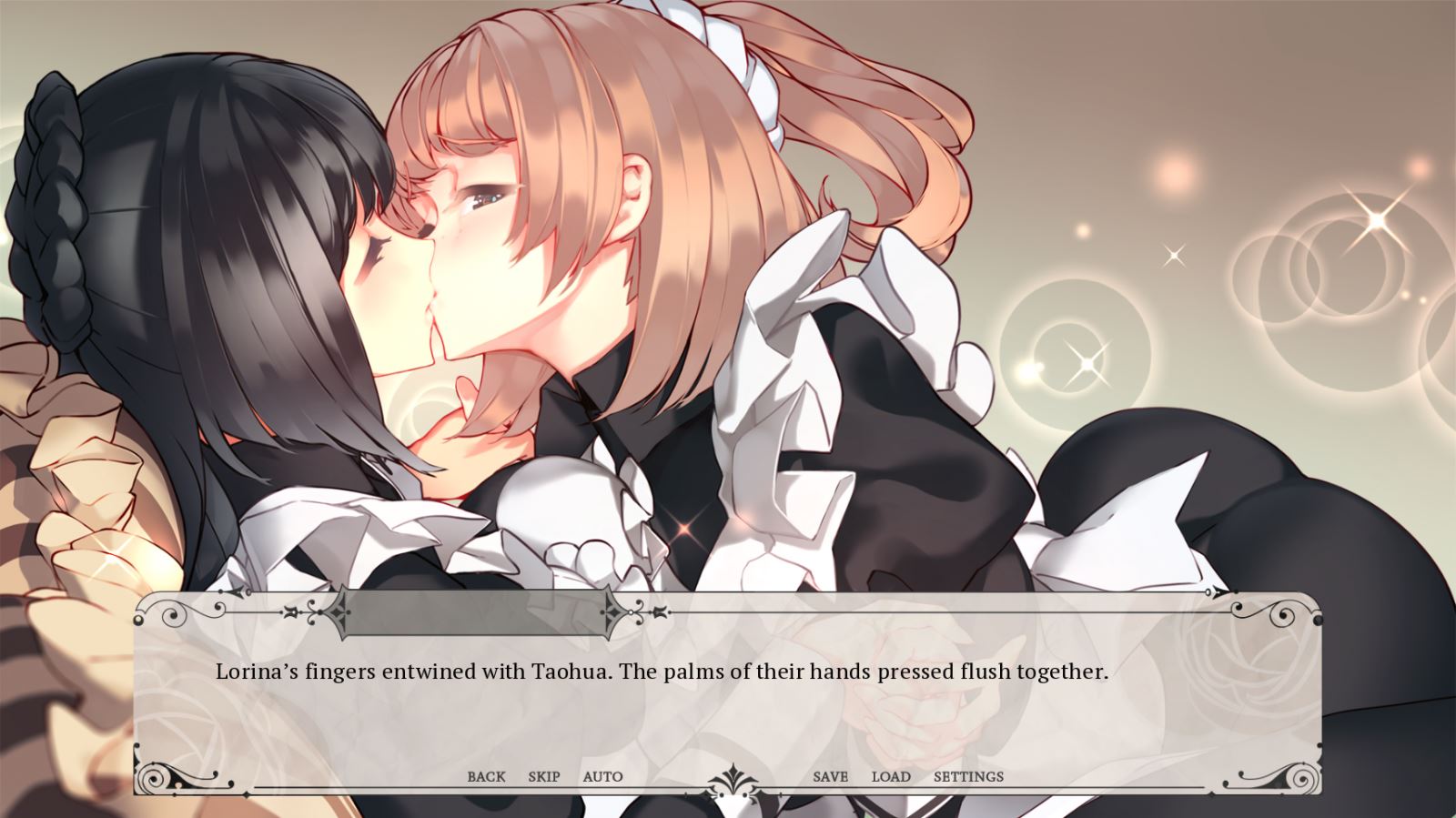Enable SKIP mode to fast-forward the story
This screenshot has width=1456, height=818.
[543, 776]
